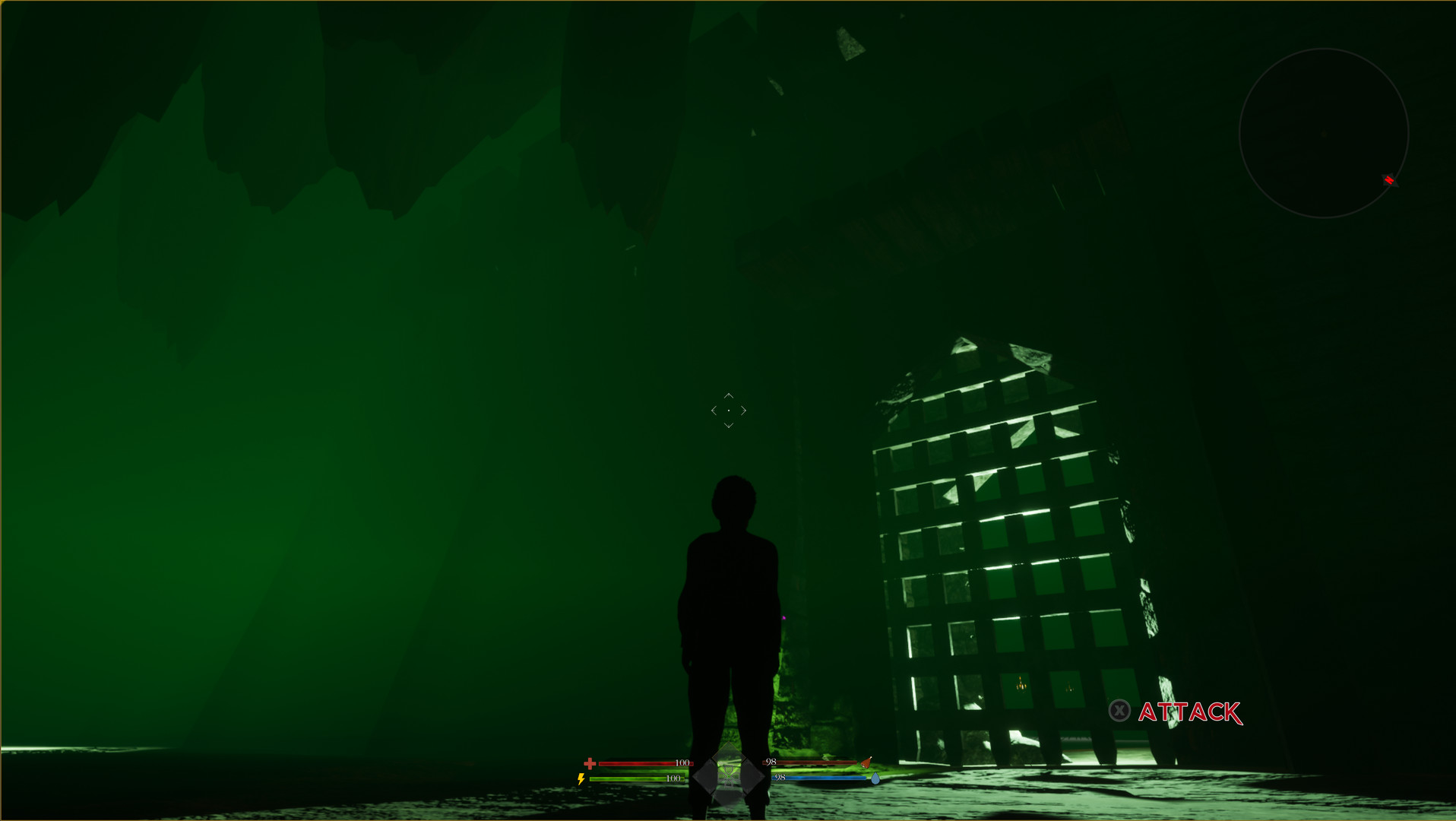The image size is (1456, 821).
Task: Select the yellow lightning stamina icon
Action: (581, 778)
